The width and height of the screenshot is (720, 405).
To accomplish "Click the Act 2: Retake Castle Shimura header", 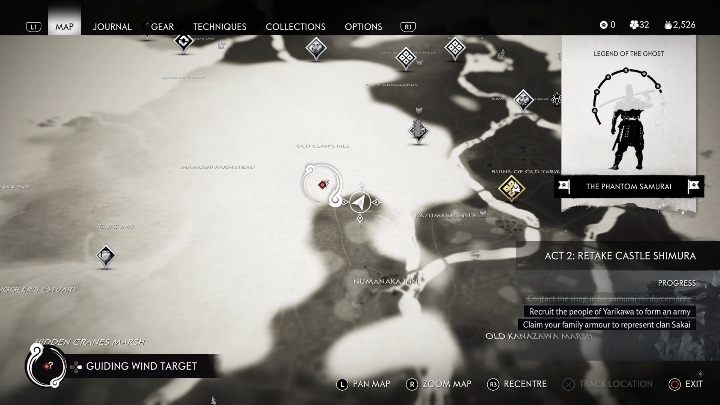I will [620, 256].
